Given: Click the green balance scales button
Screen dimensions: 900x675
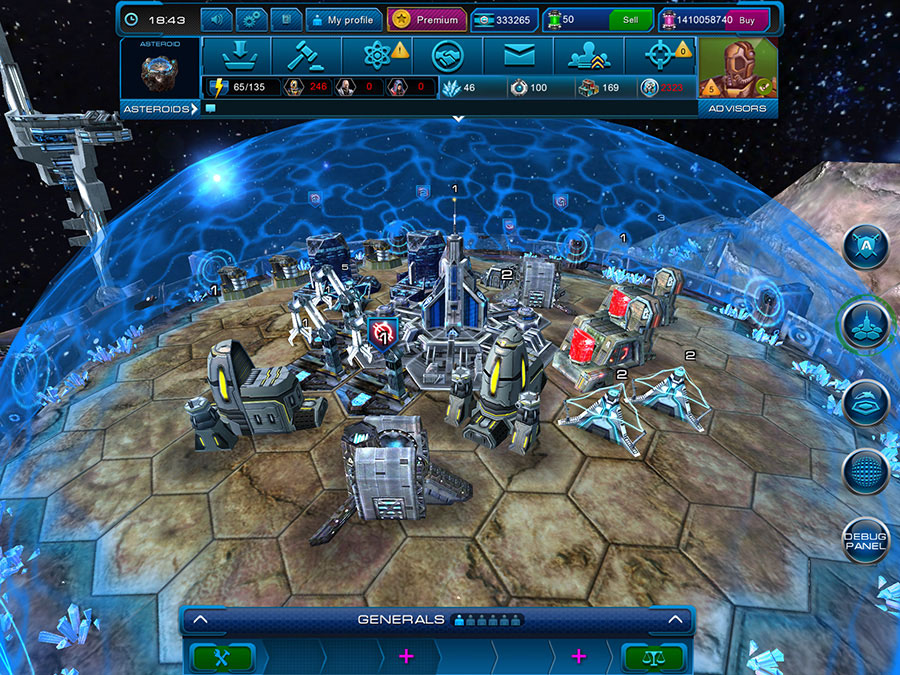Looking at the screenshot, I should pyautogui.click(x=654, y=657).
